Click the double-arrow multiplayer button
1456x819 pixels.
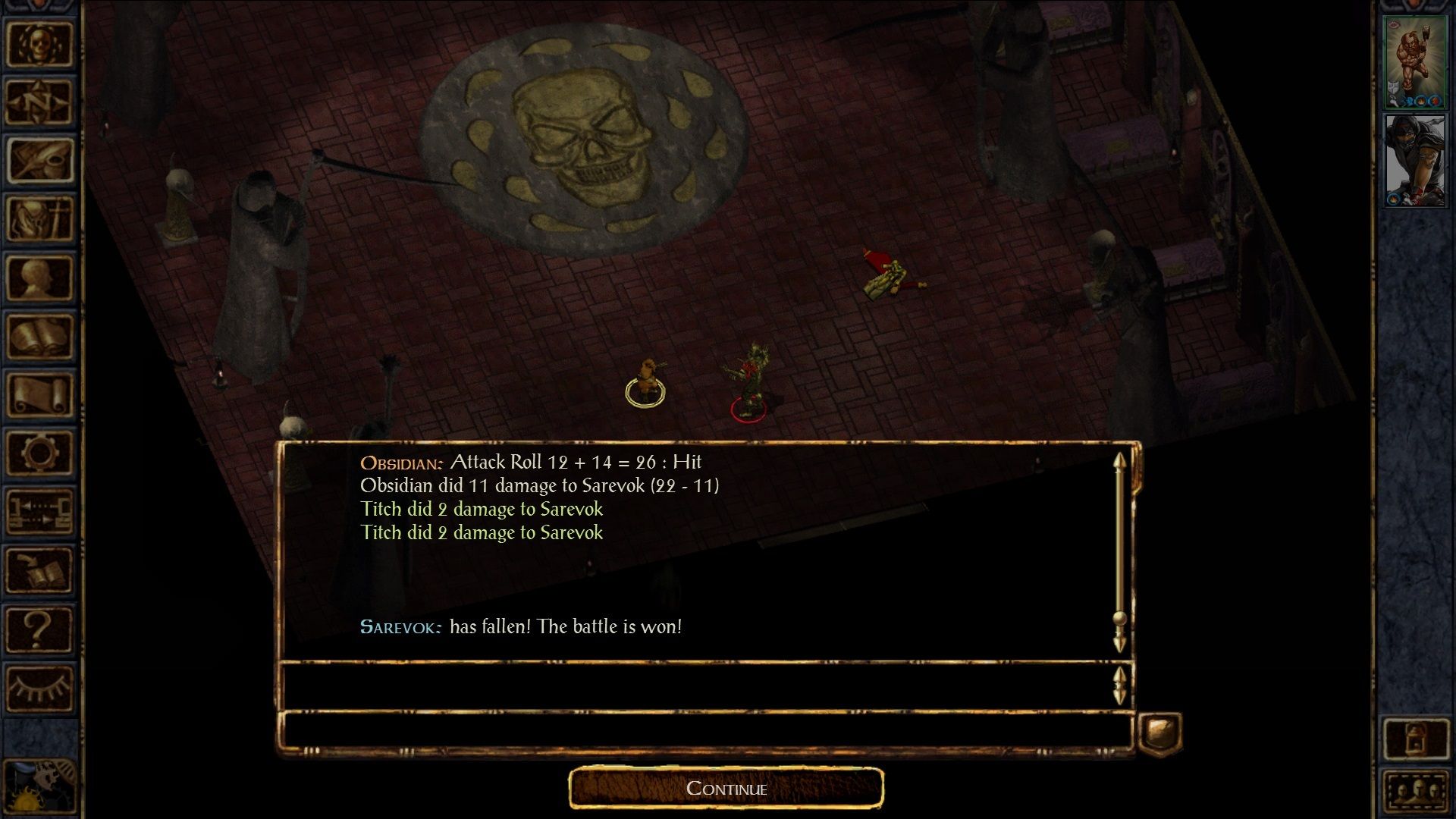40,511
